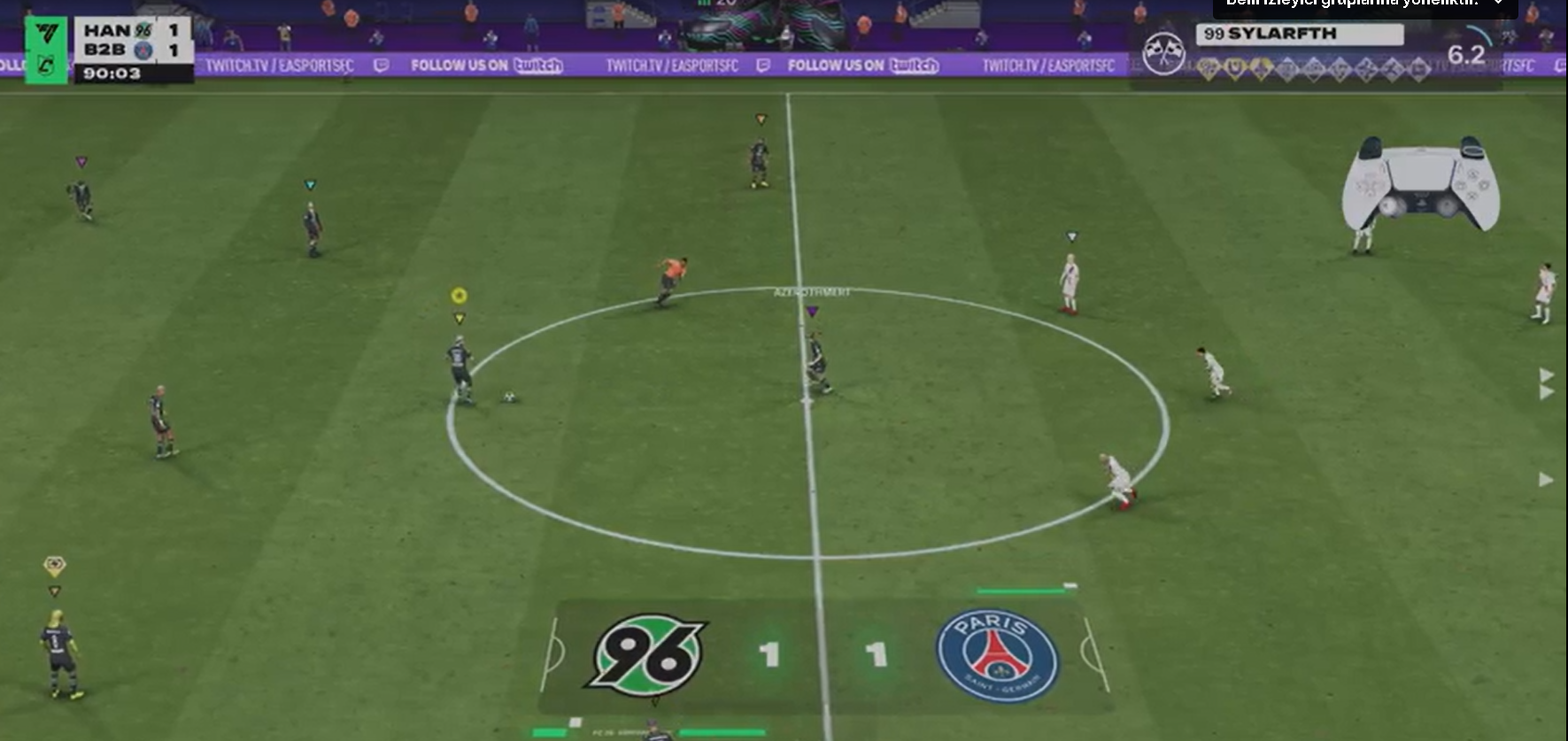The image size is (1568, 741).
Task: Expand the viewer-group notice chevron
Action: click(1499, 4)
